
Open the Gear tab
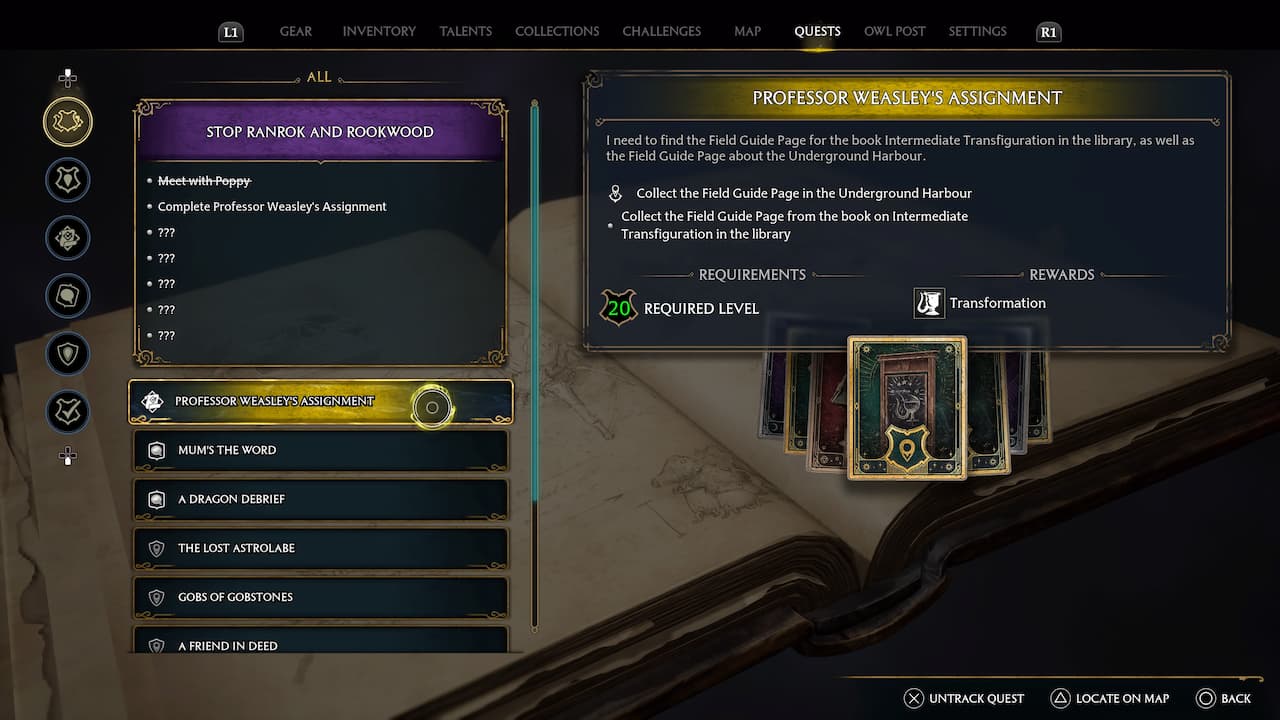[x=295, y=31]
